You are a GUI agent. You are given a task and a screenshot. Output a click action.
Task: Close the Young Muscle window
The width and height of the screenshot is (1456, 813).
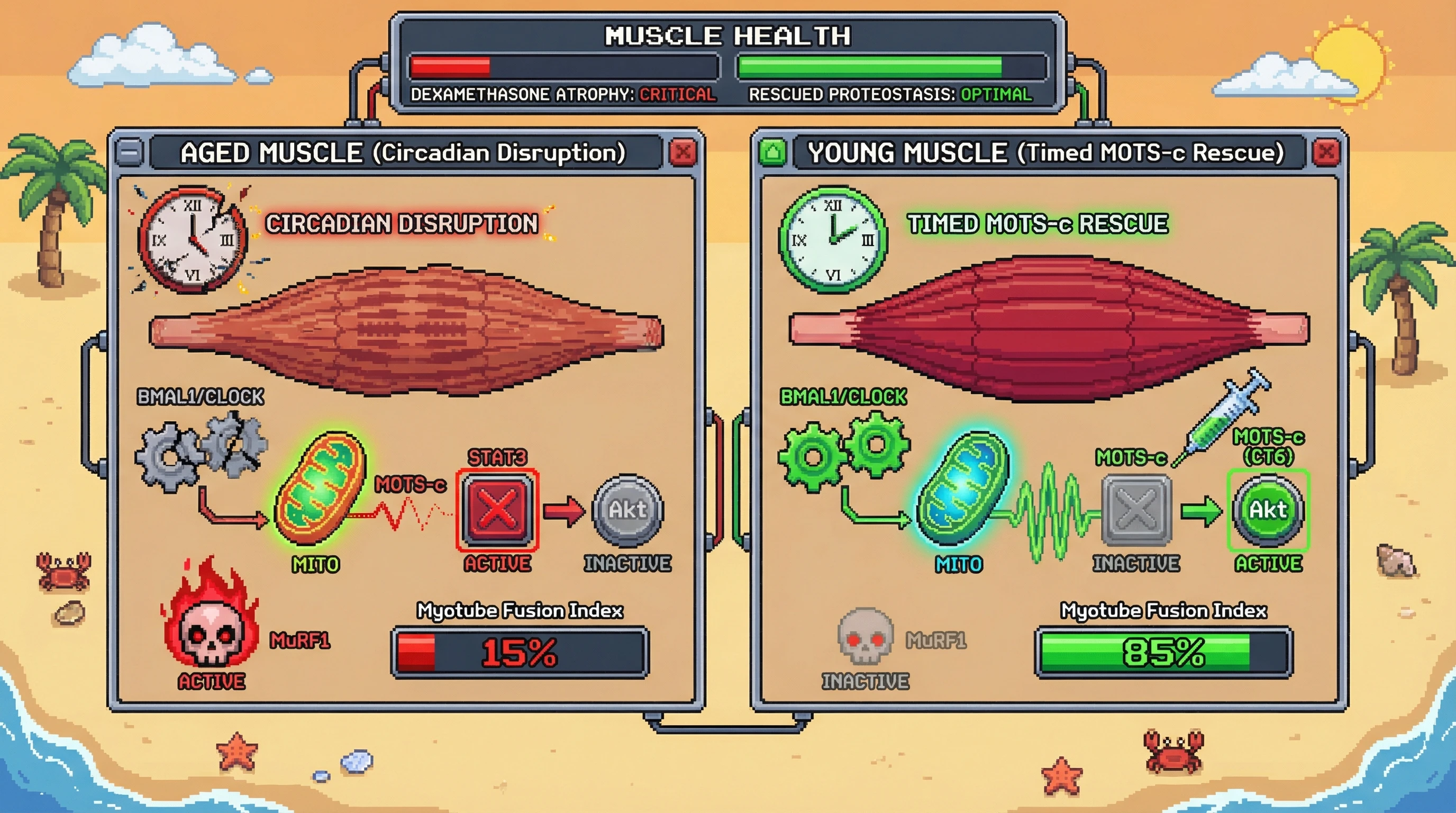(1326, 152)
